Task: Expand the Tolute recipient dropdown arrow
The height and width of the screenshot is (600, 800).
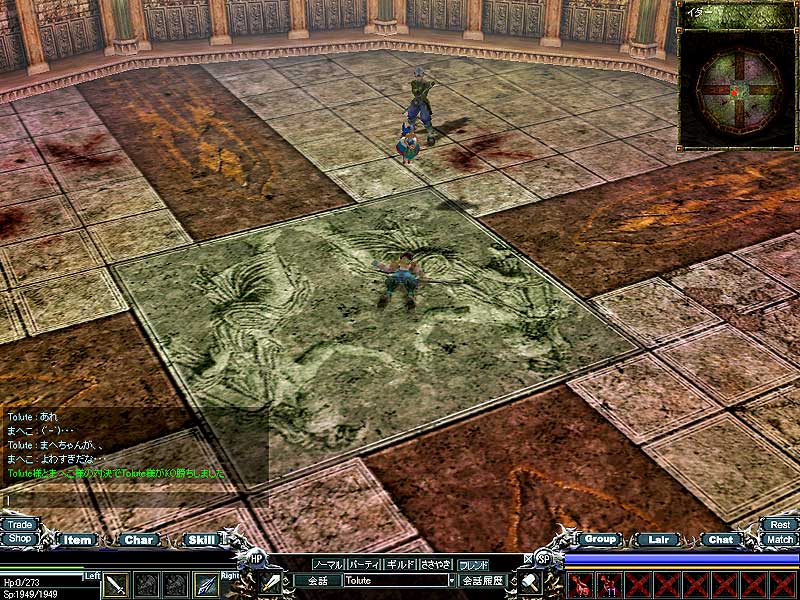Action: coord(452,580)
